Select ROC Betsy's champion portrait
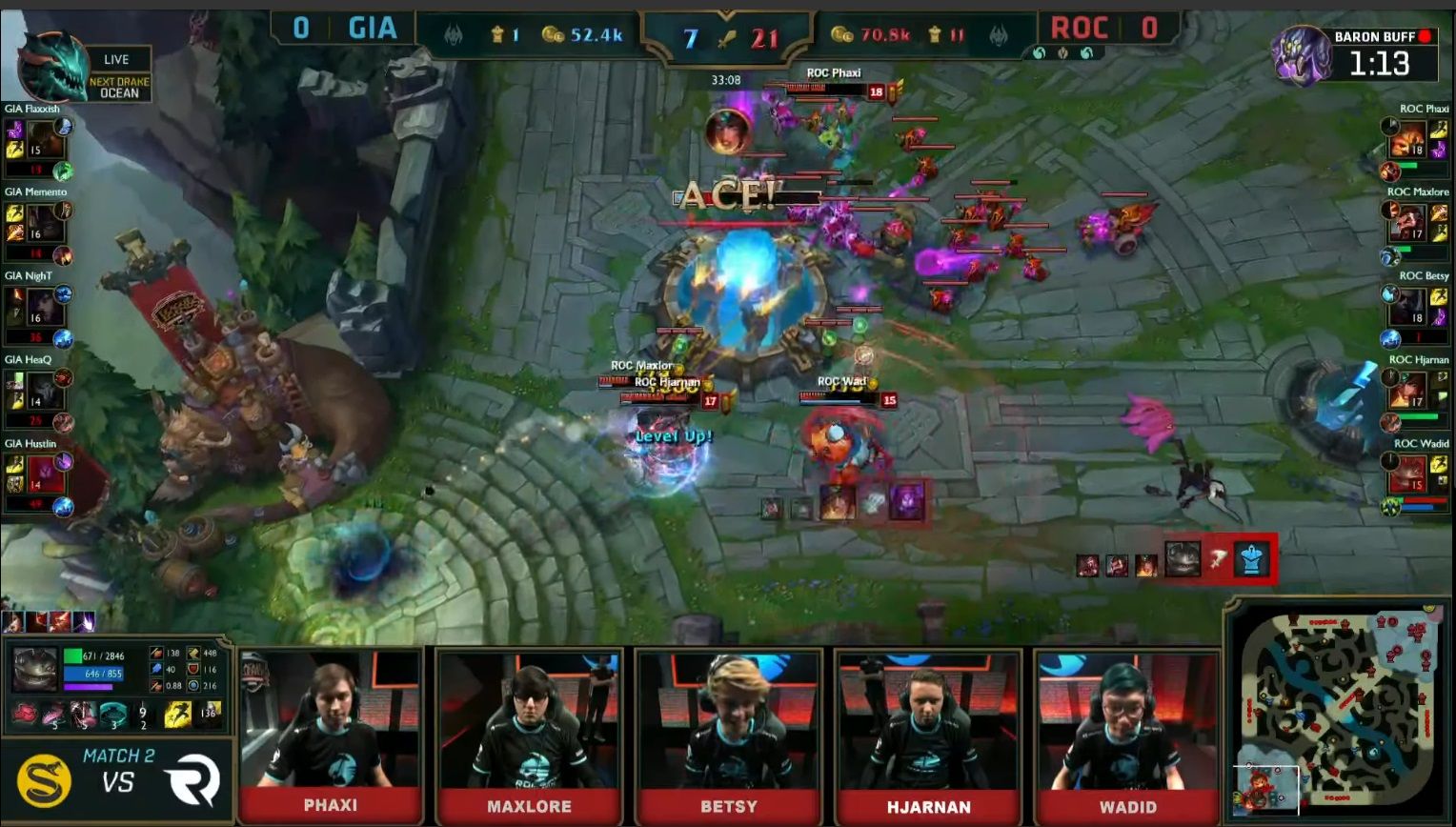Image resolution: width=1456 pixels, height=827 pixels. coord(1408,308)
